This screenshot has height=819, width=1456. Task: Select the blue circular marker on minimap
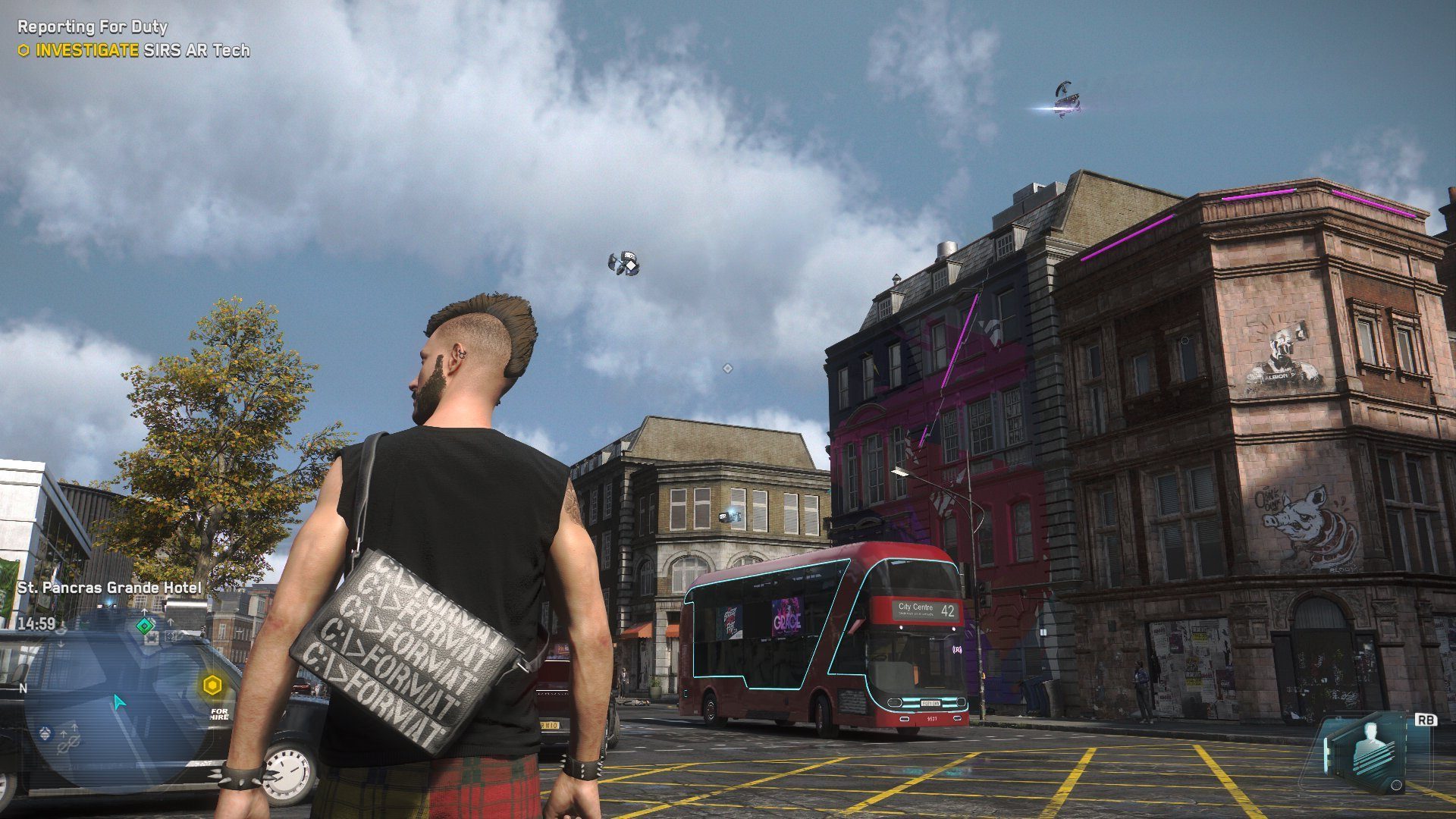45,732
